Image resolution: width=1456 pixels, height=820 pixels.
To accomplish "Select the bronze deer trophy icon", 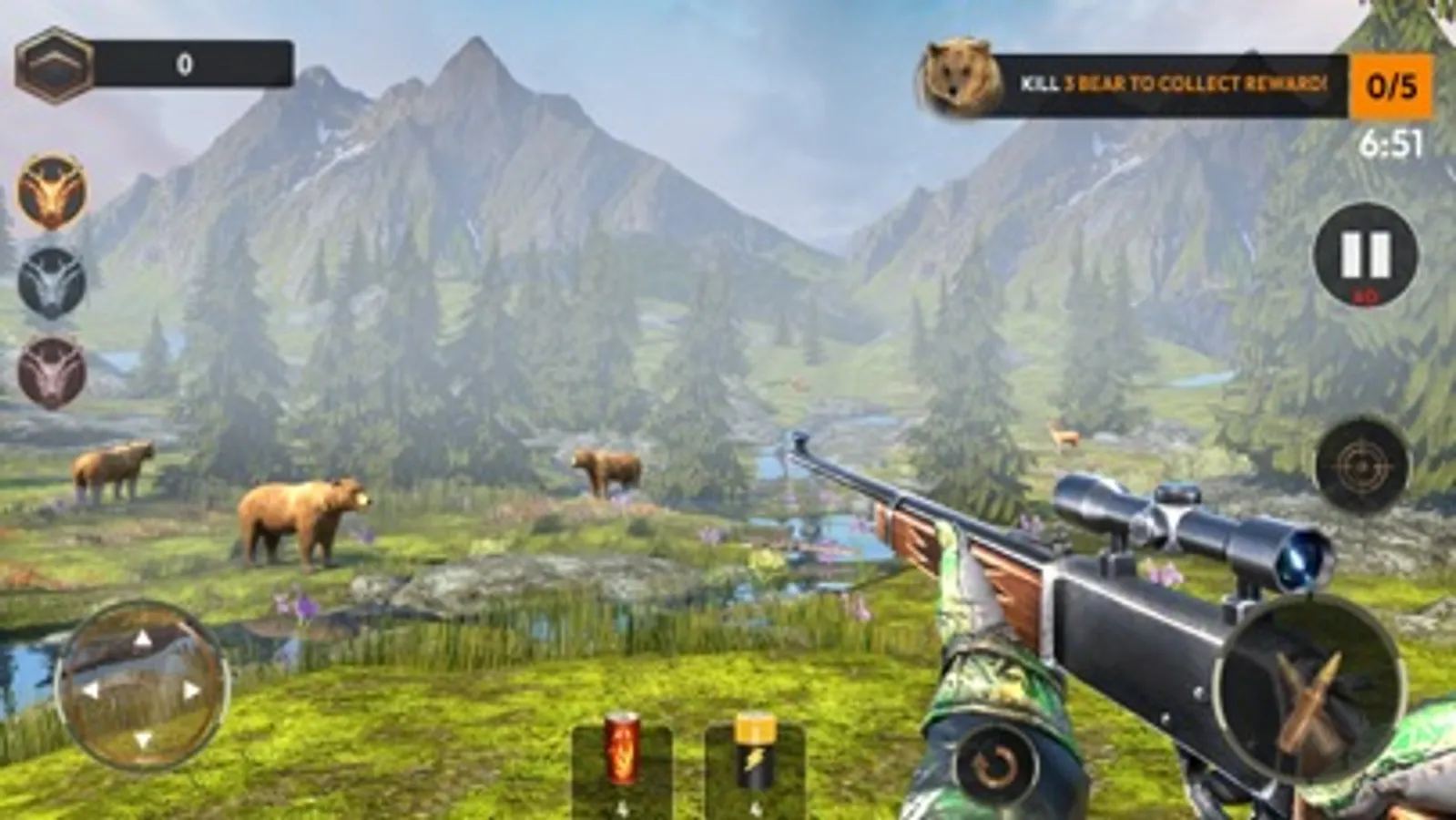I will click(50, 364).
